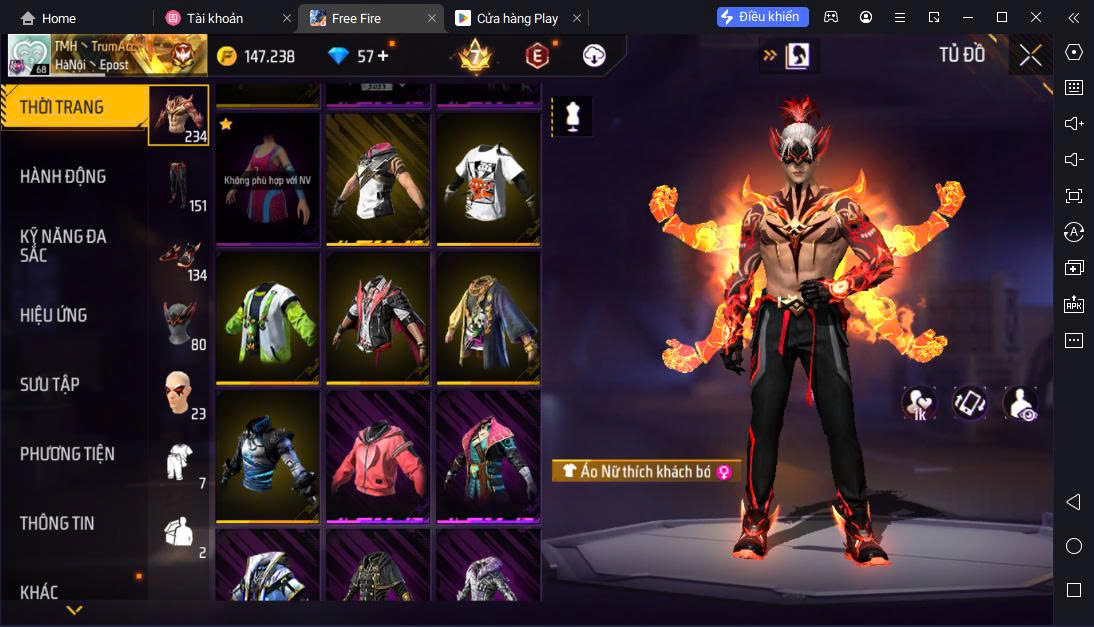
Task: Choose the white t-shirt with orange print
Action: 488,178
